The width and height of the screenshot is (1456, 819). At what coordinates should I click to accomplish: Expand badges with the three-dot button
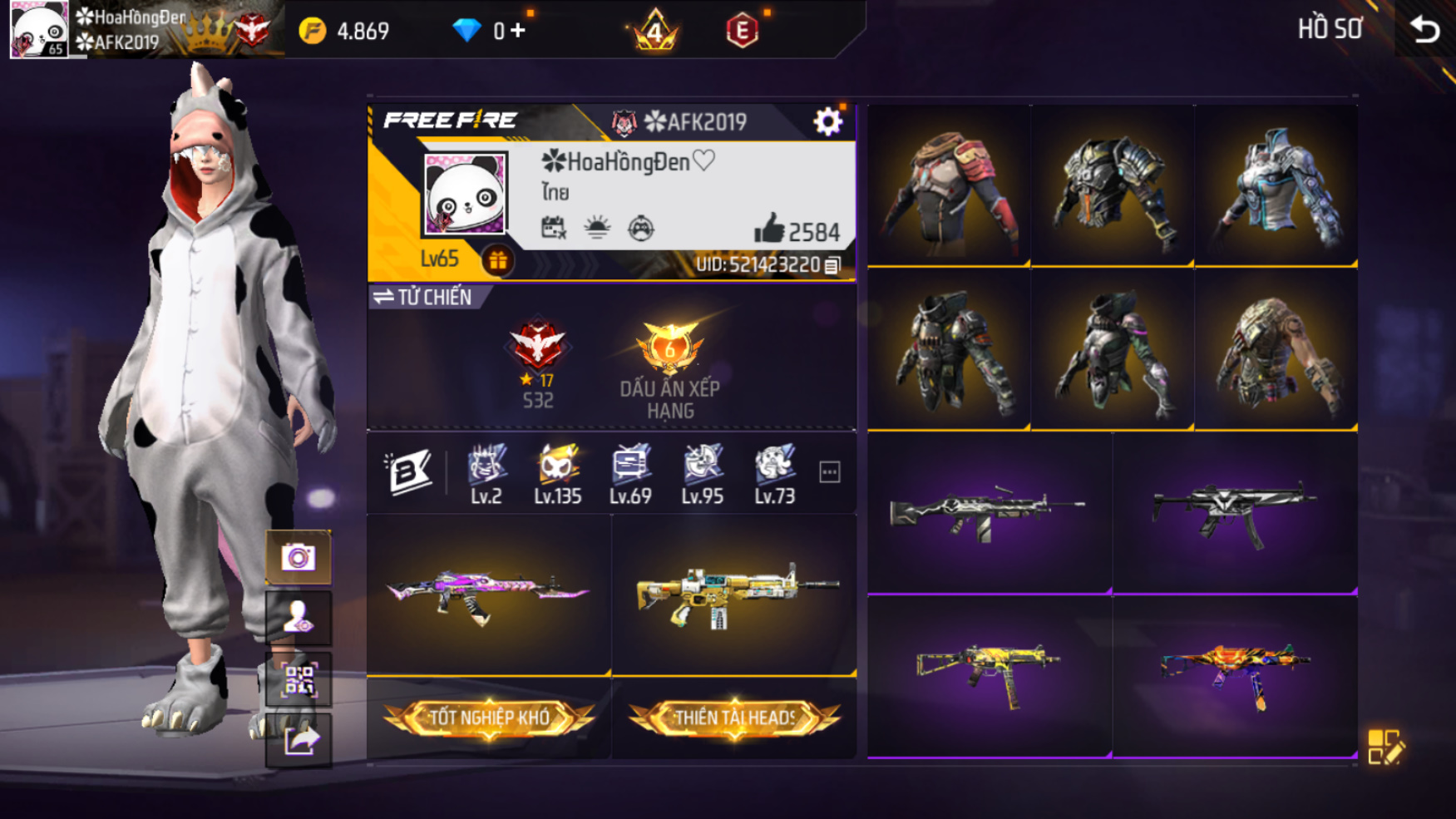[x=829, y=472]
